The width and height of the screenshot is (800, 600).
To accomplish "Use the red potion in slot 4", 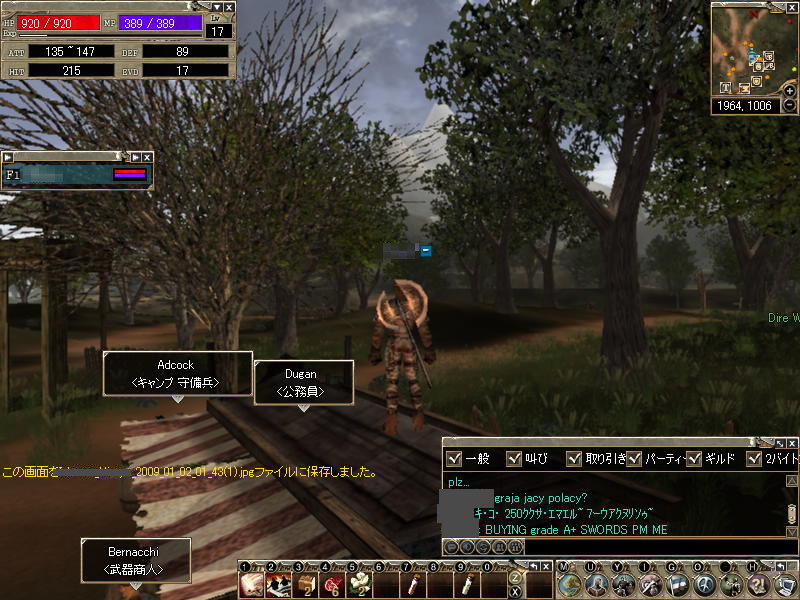I will (x=331, y=584).
